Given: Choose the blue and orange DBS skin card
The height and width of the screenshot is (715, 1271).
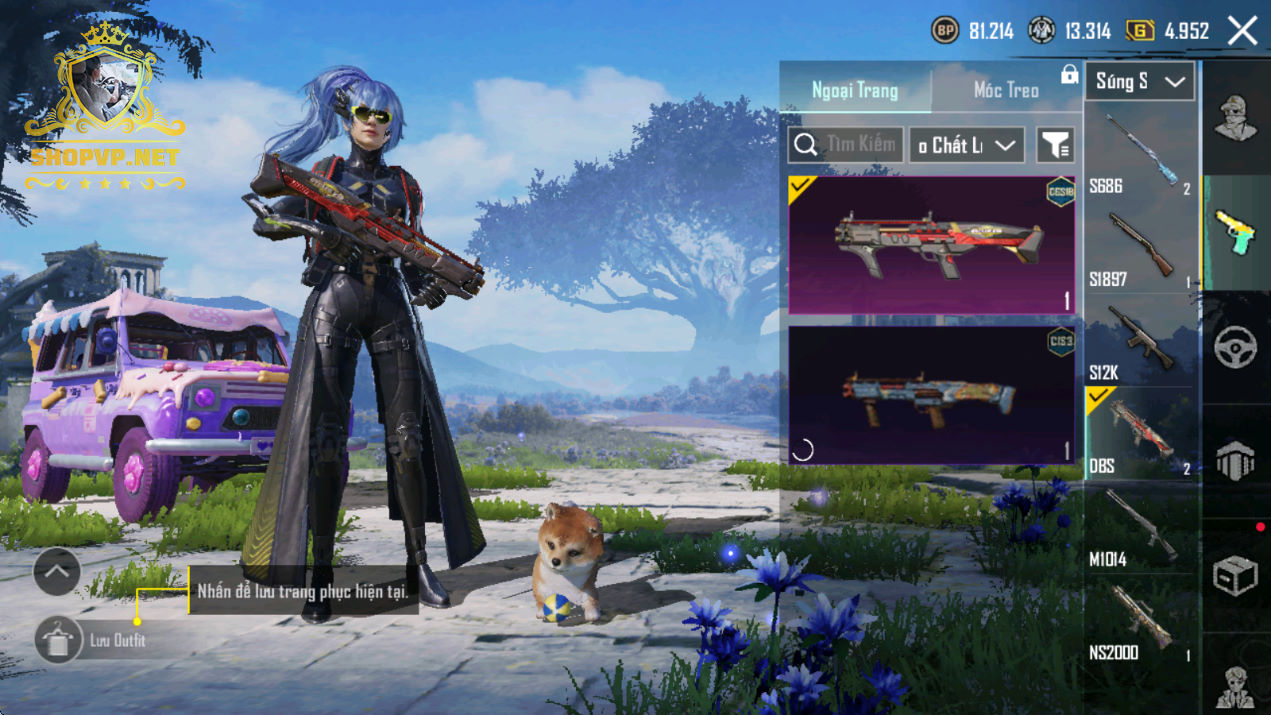Looking at the screenshot, I should click(x=932, y=395).
